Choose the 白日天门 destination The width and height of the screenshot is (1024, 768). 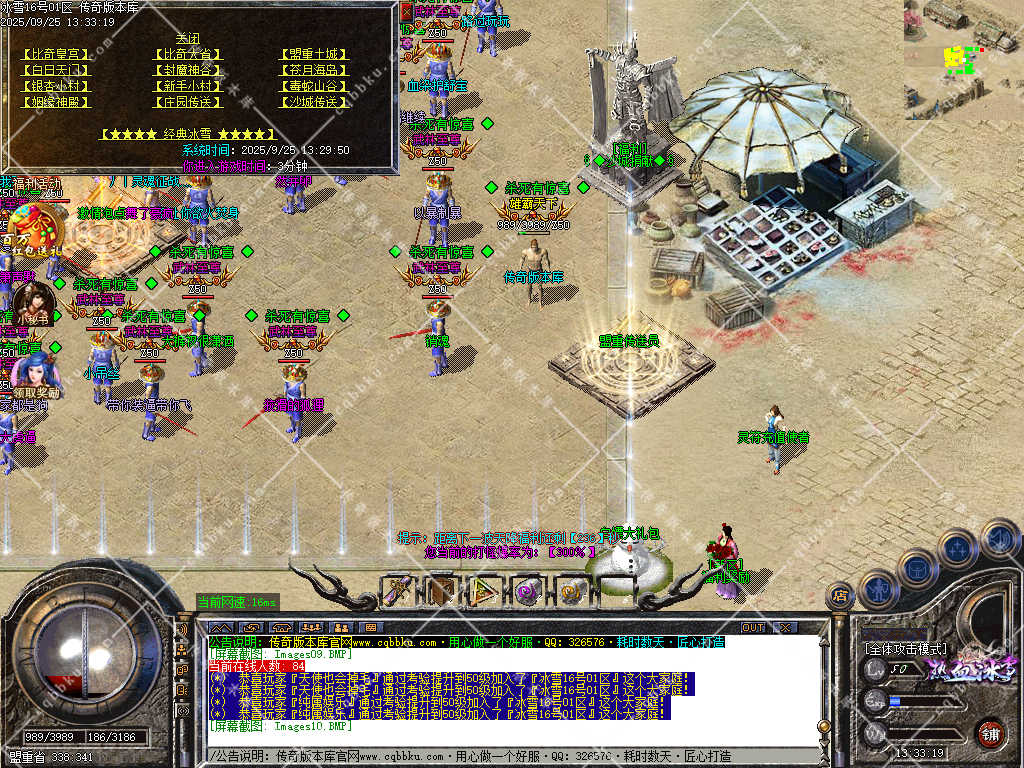tap(55, 70)
